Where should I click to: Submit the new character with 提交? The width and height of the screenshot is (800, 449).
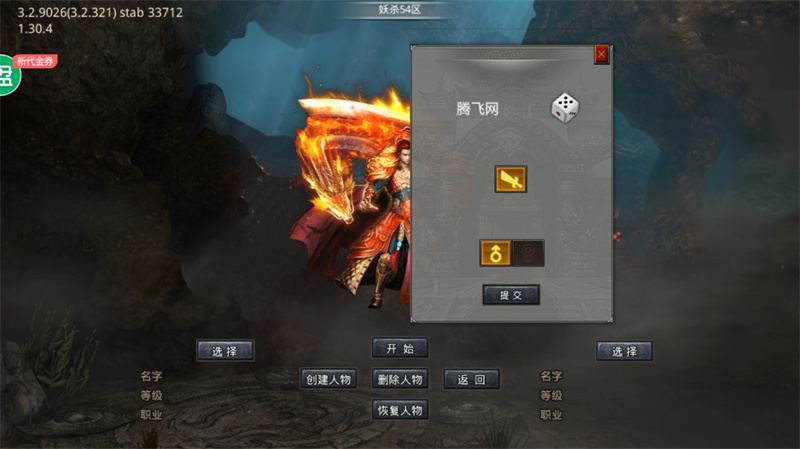click(511, 295)
